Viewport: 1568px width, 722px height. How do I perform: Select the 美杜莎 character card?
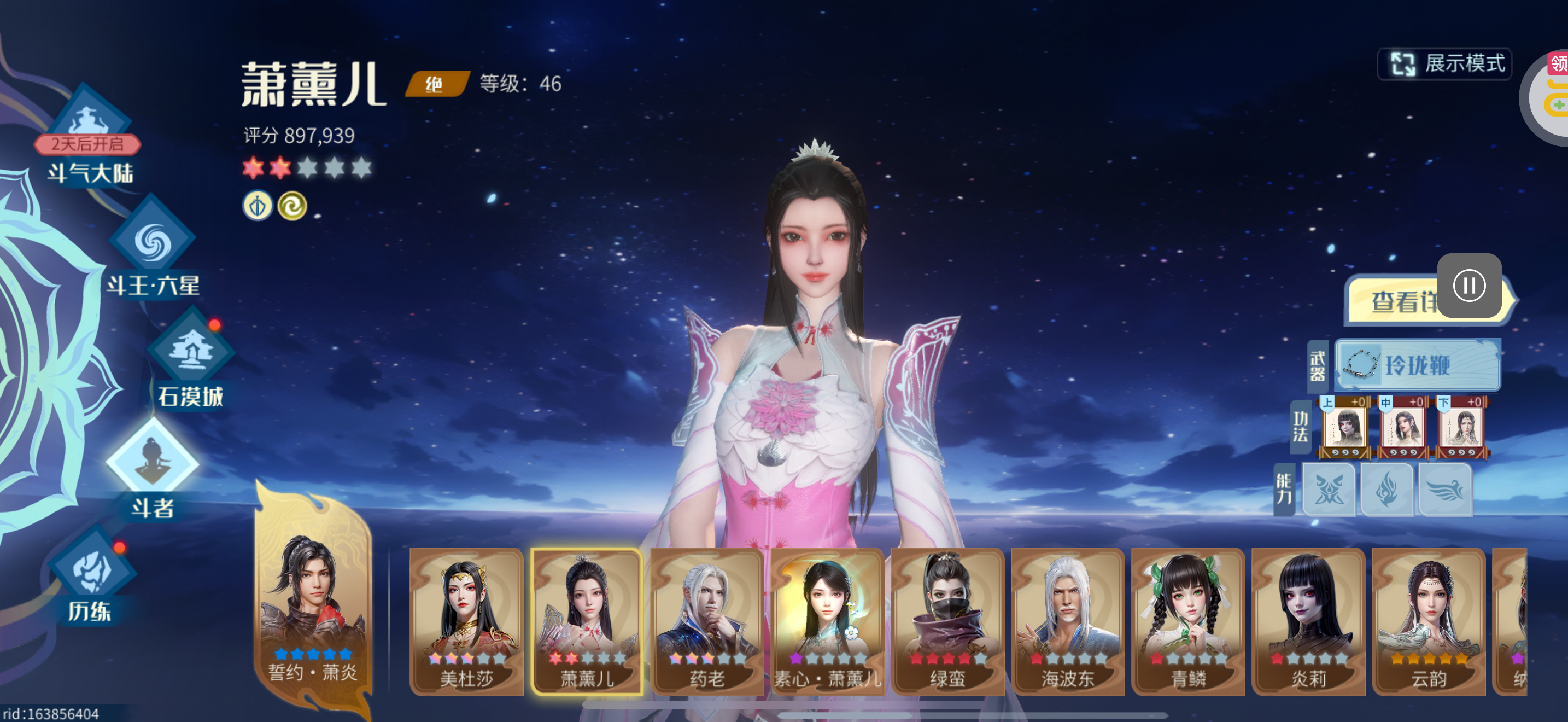(466, 621)
